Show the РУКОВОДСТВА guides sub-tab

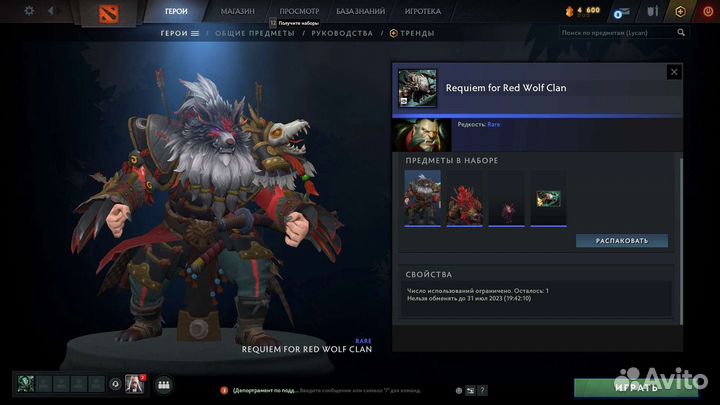342,33
